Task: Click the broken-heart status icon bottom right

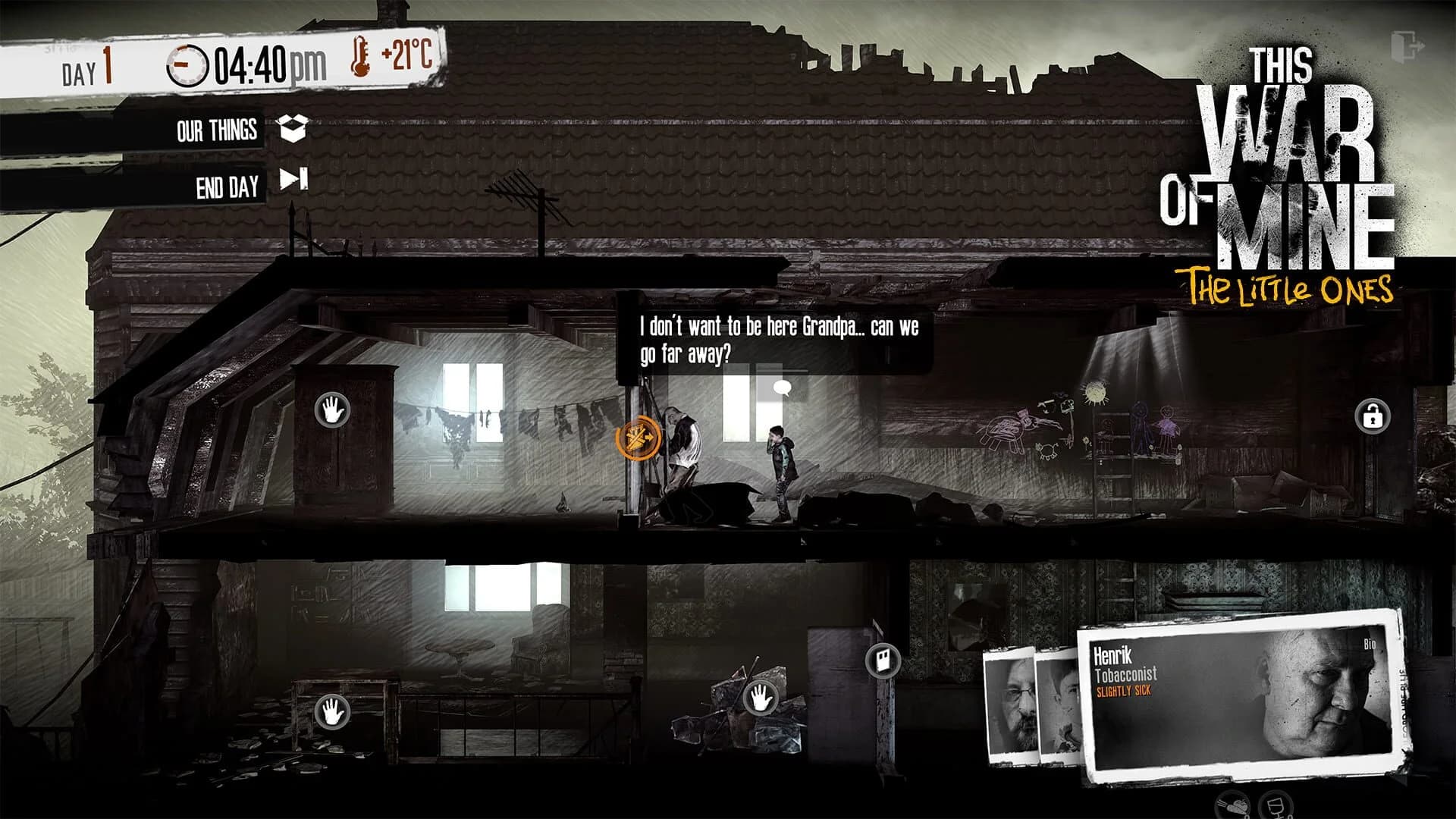Action: click(1232, 805)
